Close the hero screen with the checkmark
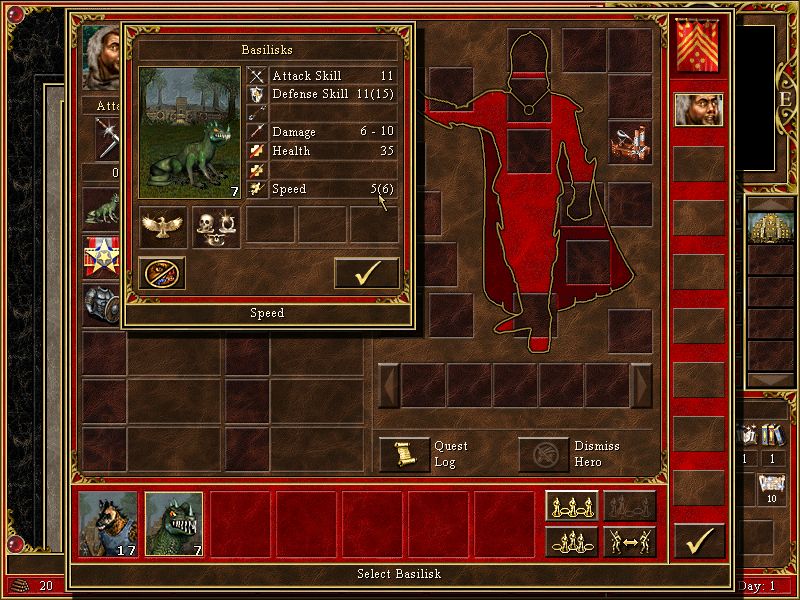 (699, 541)
